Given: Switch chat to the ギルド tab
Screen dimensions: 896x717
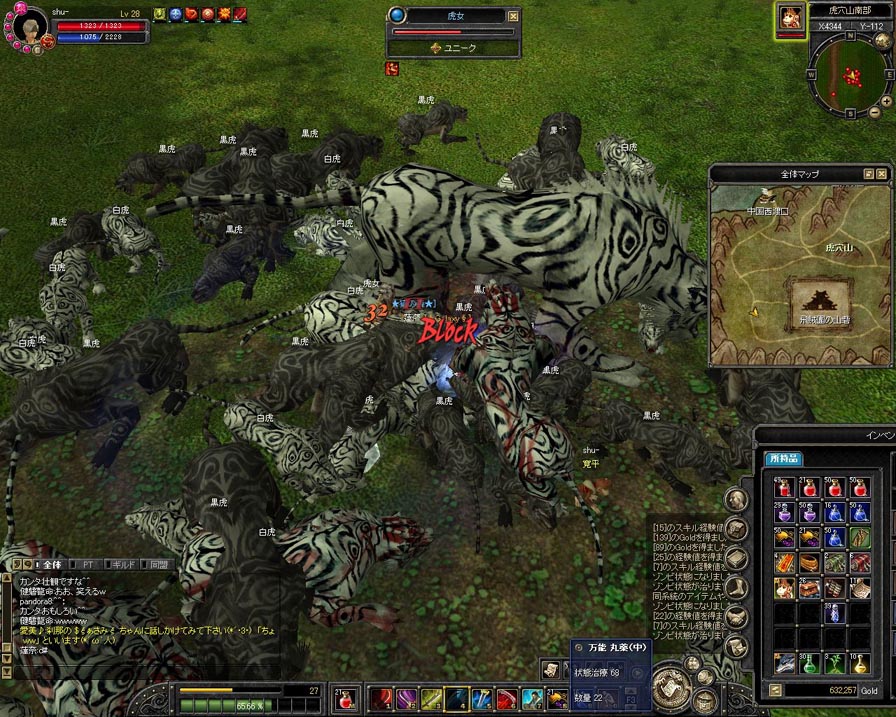Looking at the screenshot, I should point(122,564).
